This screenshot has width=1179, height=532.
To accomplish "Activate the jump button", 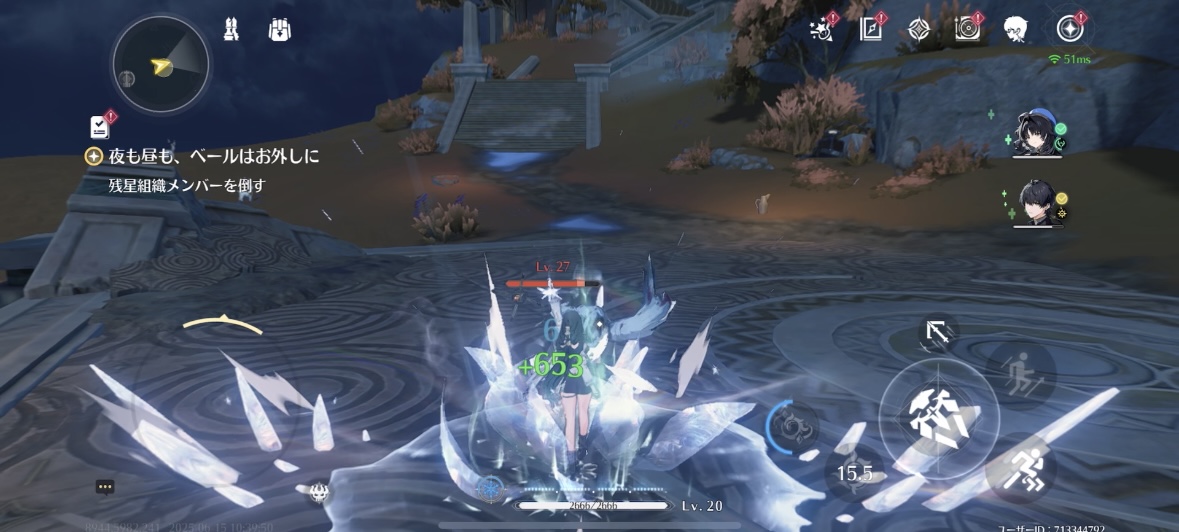I will (1021, 375).
